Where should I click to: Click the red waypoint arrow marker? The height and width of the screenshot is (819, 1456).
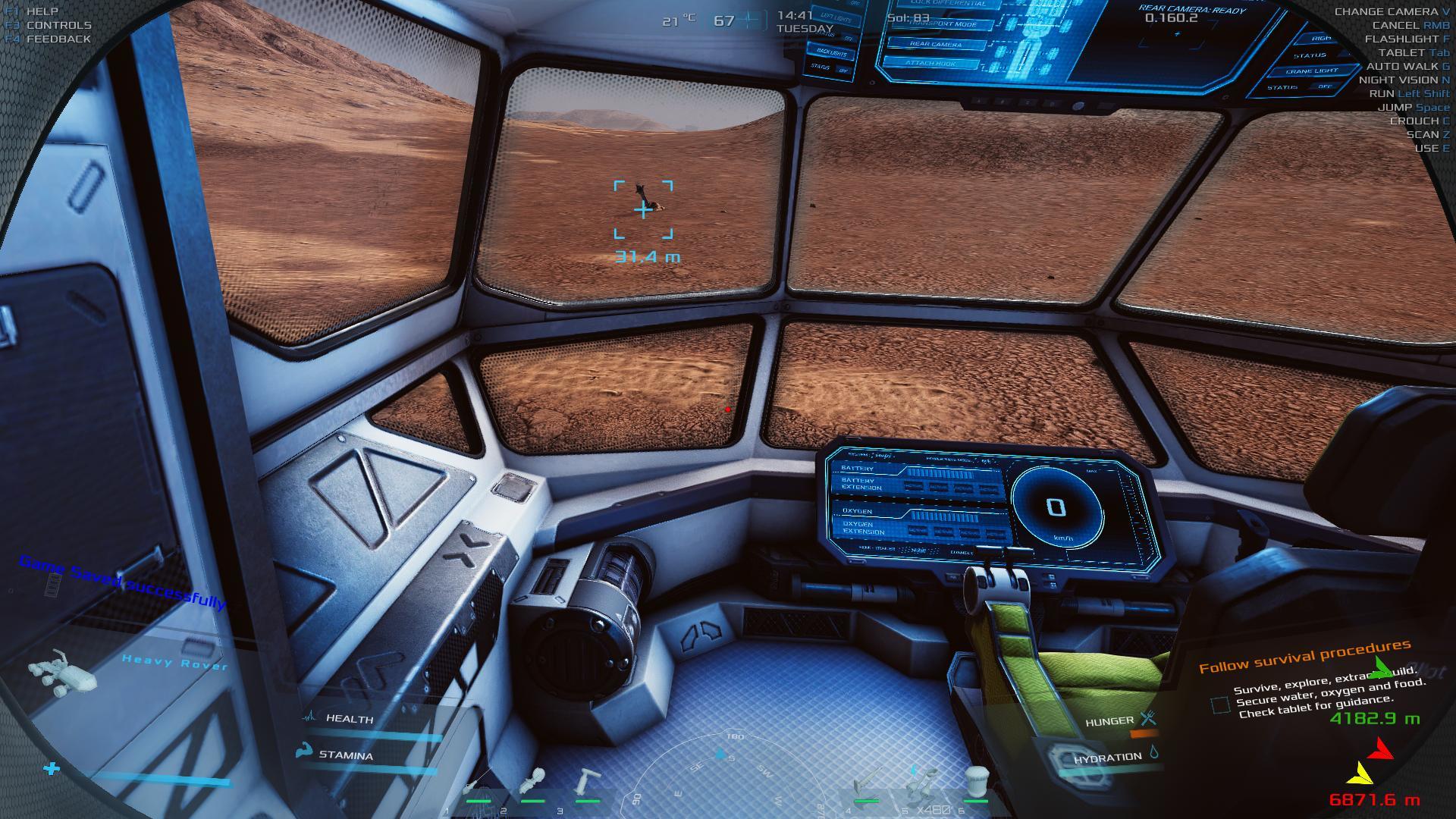click(x=1381, y=749)
